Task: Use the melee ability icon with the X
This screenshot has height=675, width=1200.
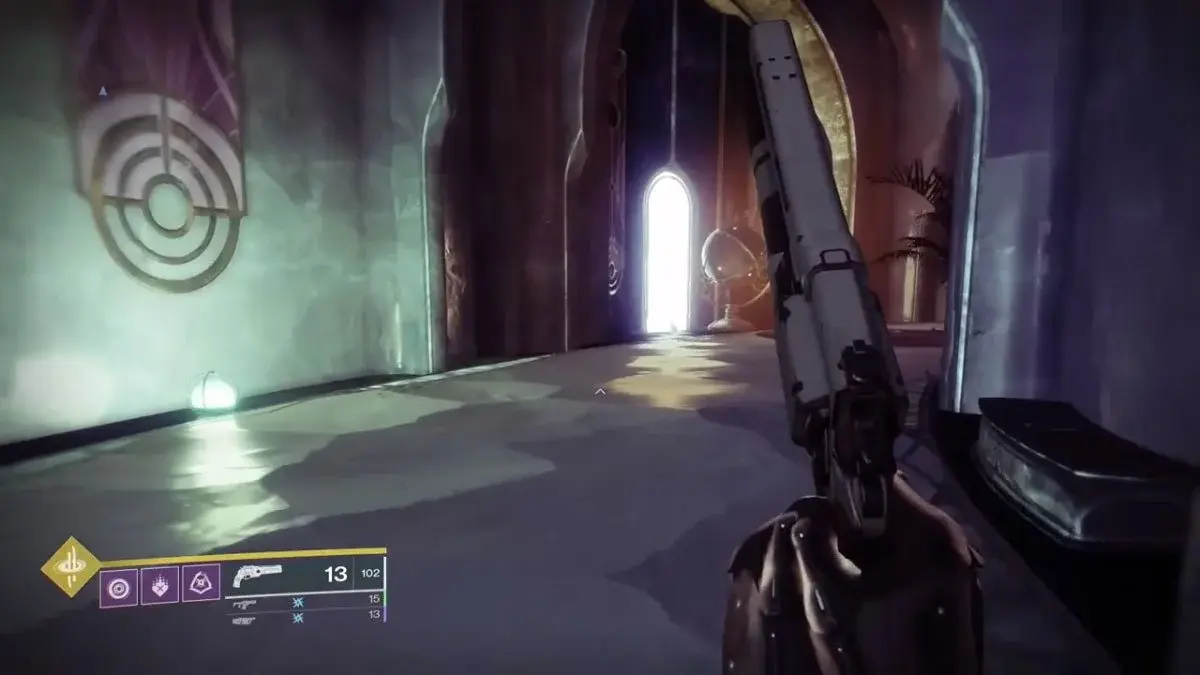Action: point(158,585)
